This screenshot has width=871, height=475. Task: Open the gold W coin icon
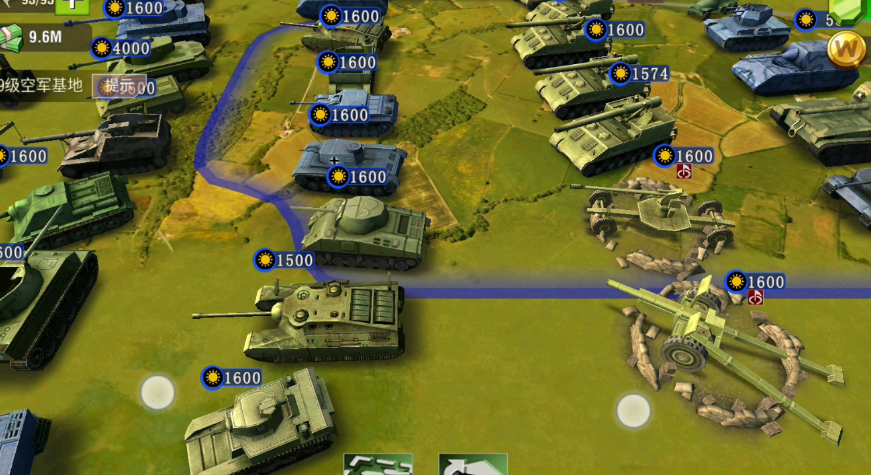pos(846,47)
